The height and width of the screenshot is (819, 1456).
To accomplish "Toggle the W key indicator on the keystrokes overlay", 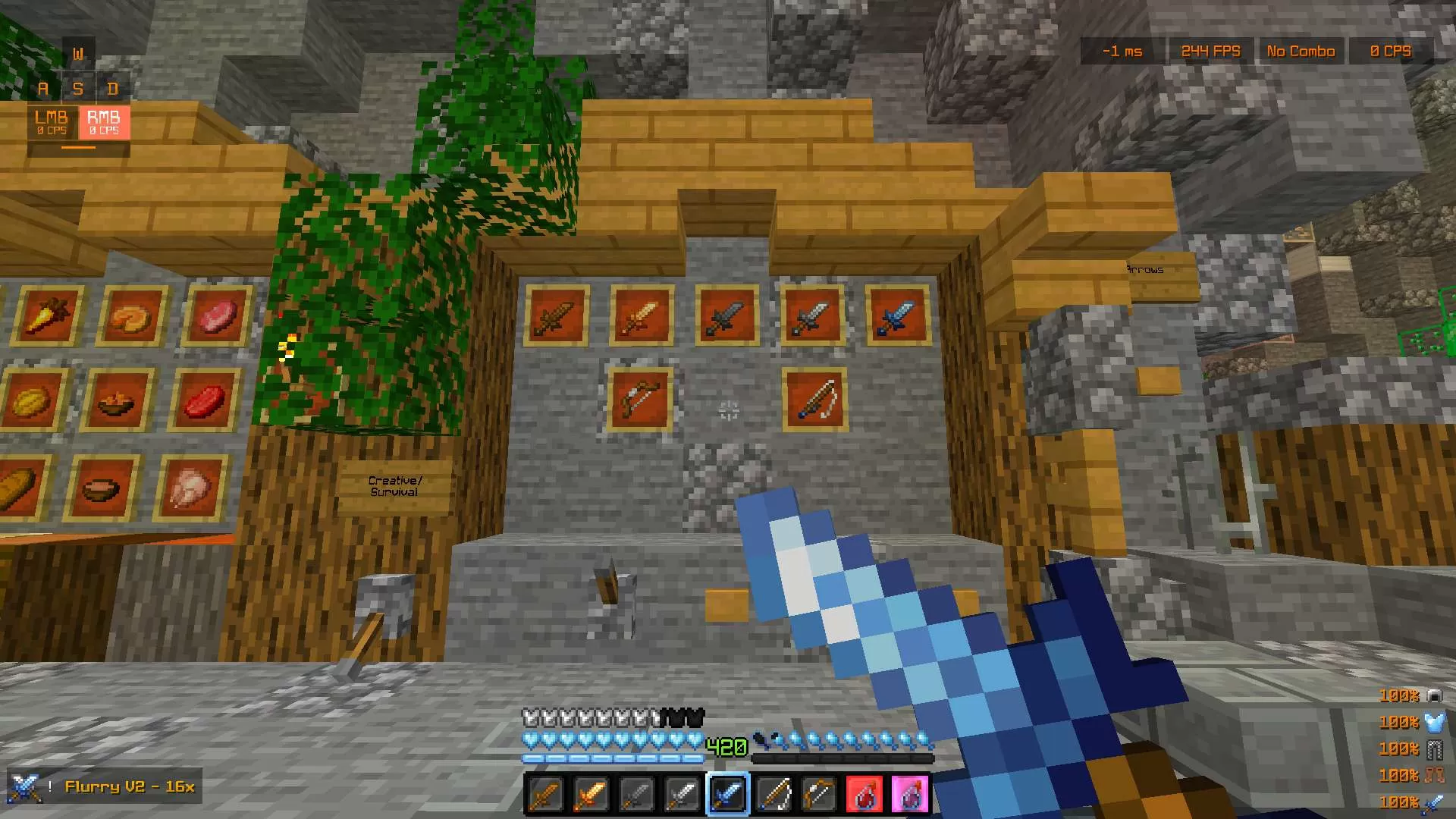I will (x=78, y=53).
